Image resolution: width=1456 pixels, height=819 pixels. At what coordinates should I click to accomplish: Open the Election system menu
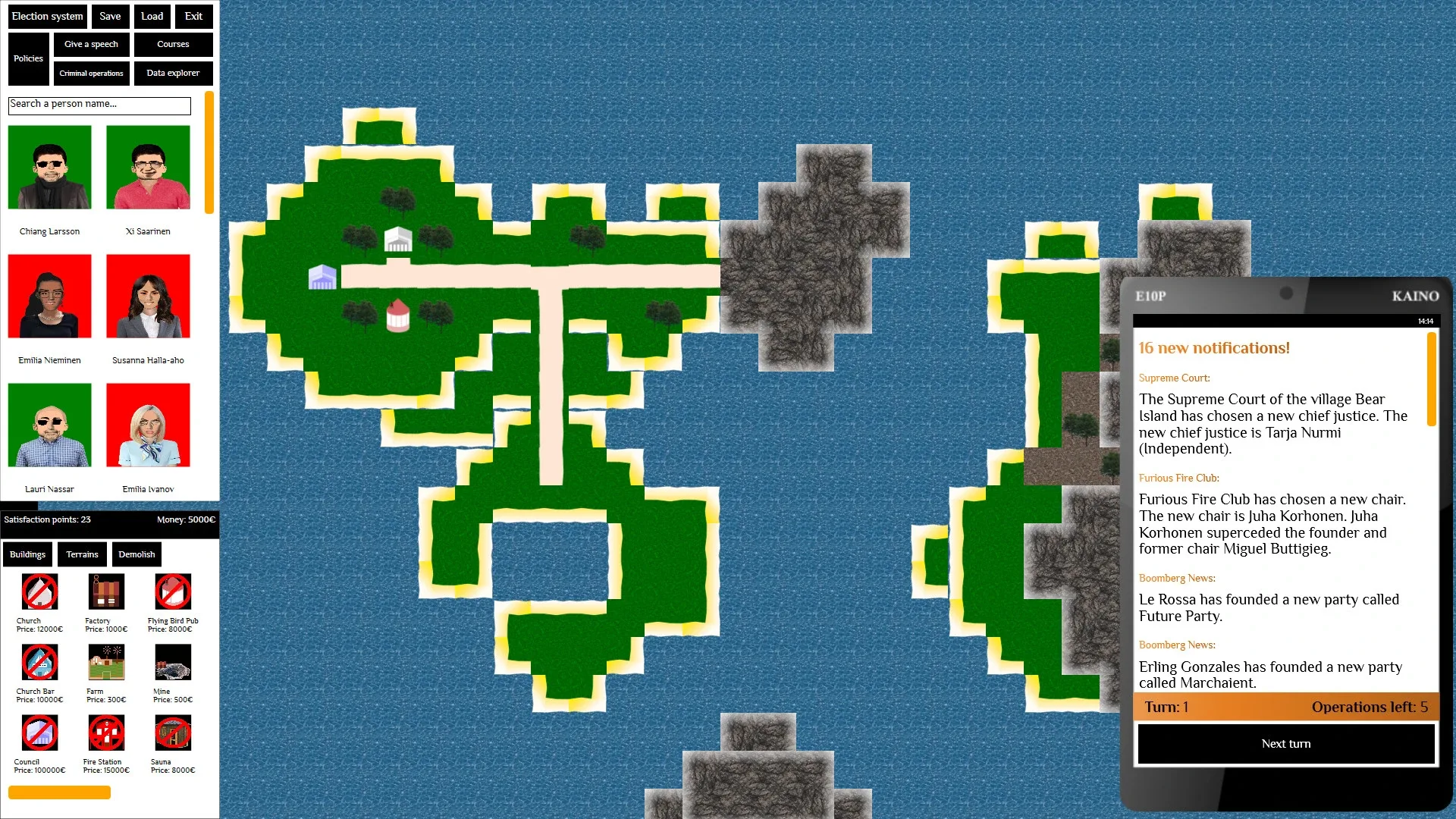47,16
